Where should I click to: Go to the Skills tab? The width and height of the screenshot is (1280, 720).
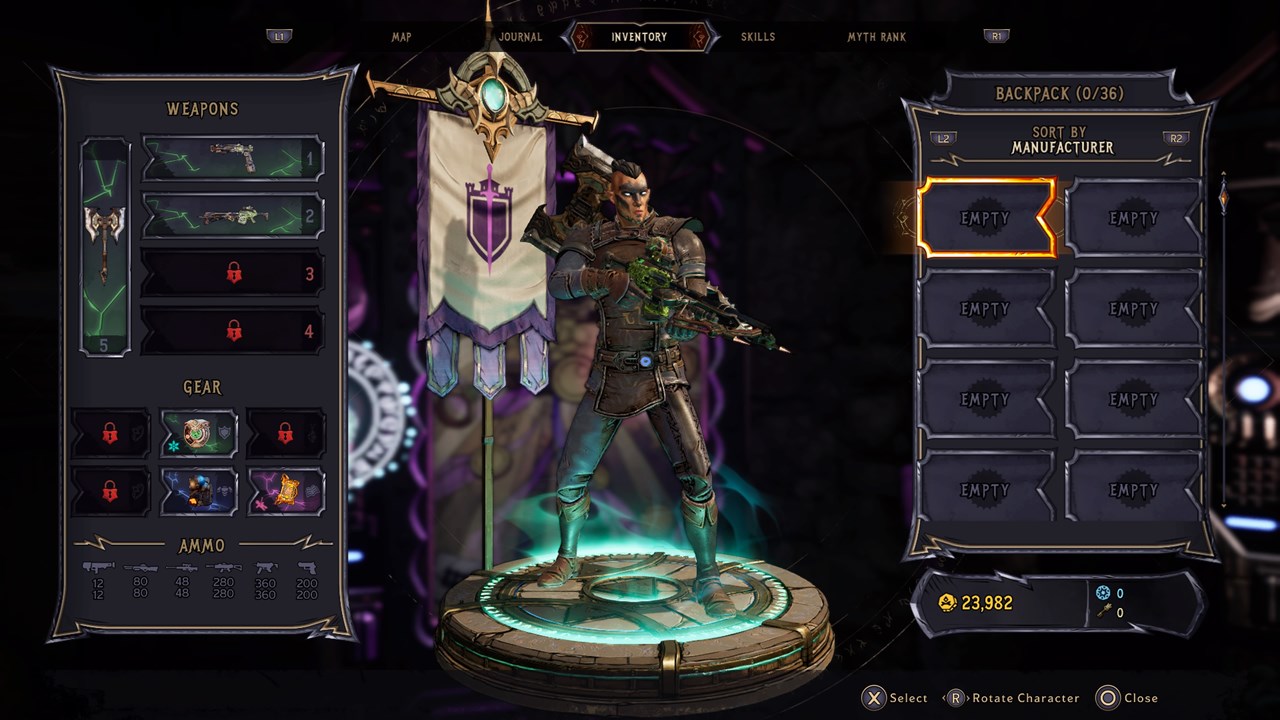click(x=758, y=37)
